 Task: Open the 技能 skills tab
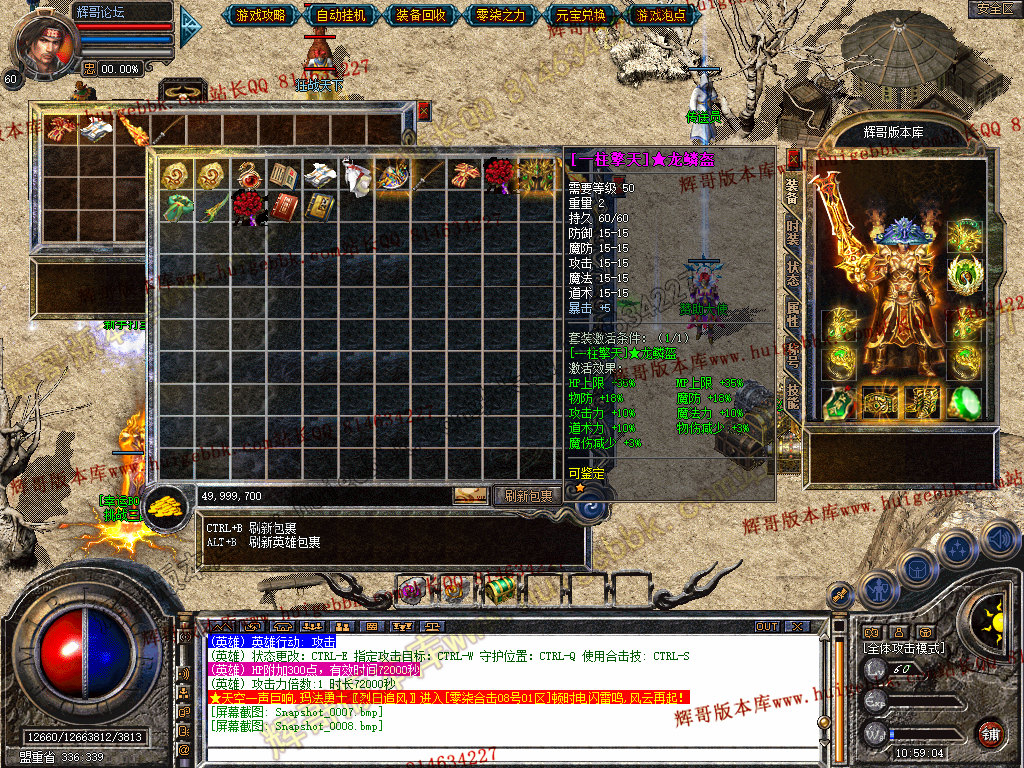point(792,397)
